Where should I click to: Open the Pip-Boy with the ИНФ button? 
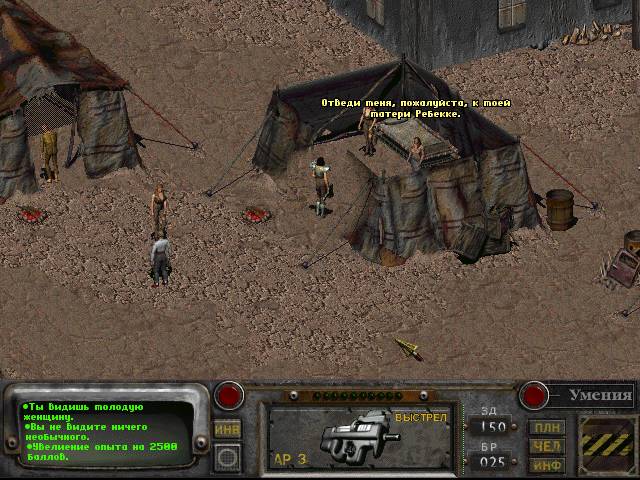[x=548, y=464]
